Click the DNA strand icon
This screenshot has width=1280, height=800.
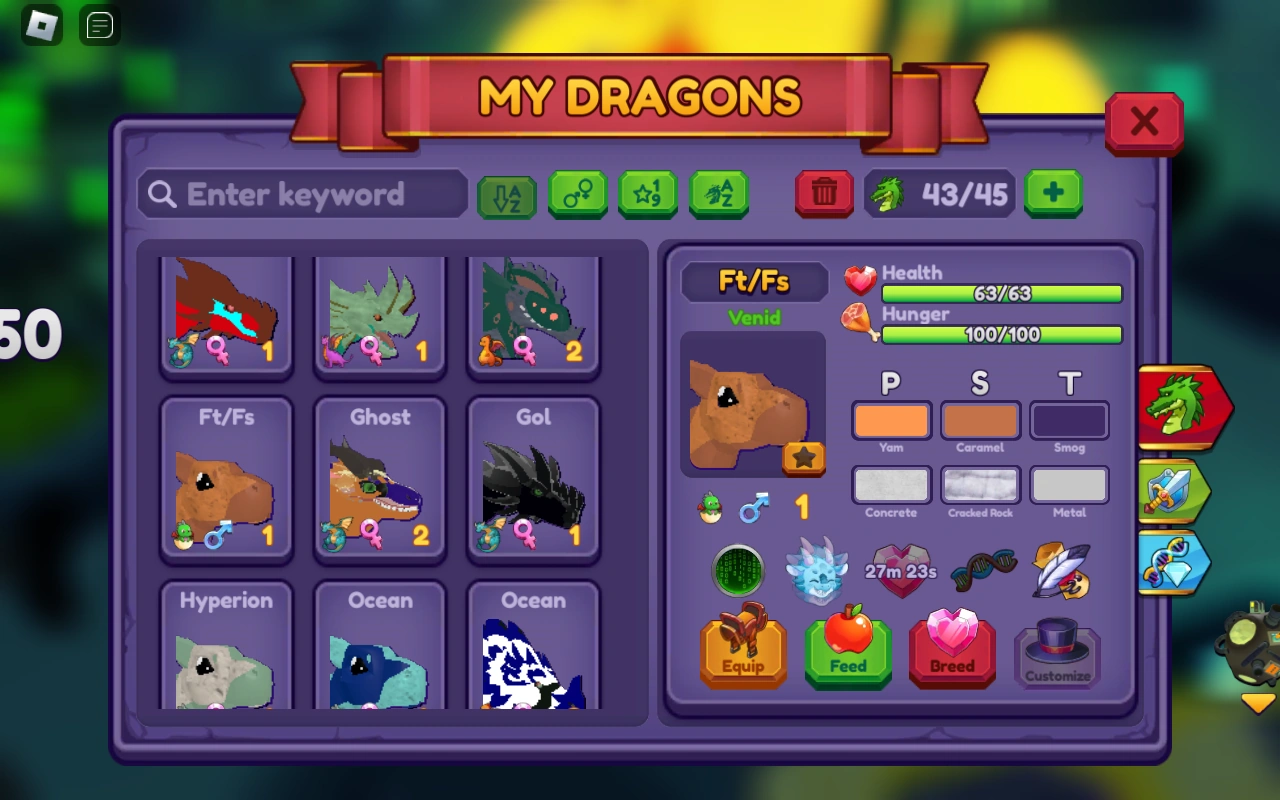(982, 572)
